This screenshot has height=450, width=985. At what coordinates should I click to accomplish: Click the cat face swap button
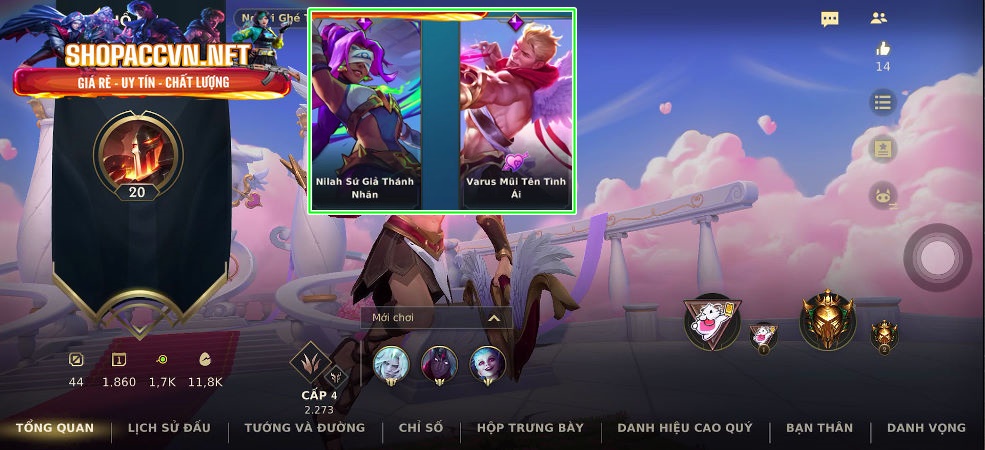click(882, 195)
